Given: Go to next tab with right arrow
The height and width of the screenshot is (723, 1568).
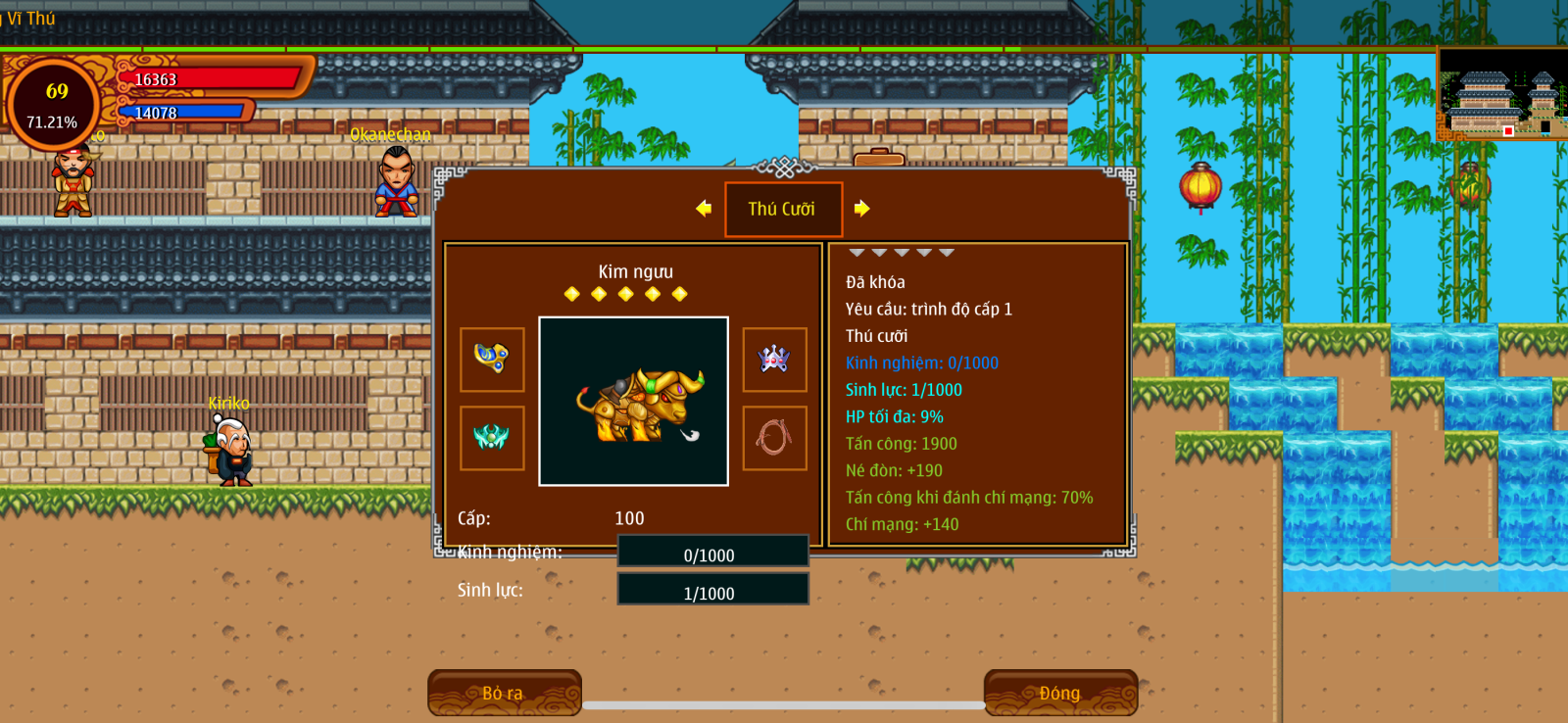Looking at the screenshot, I should point(861,208).
